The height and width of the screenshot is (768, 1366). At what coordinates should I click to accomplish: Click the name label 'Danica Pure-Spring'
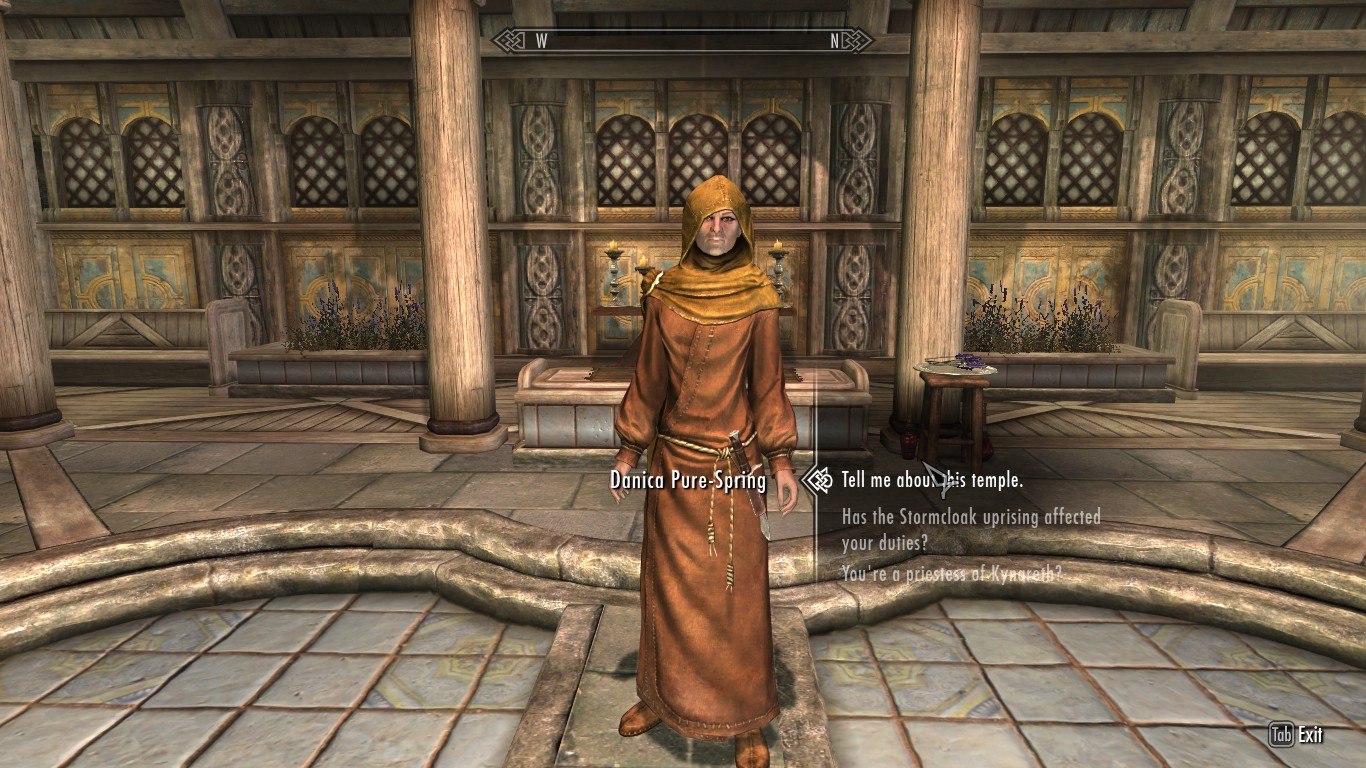pos(687,479)
